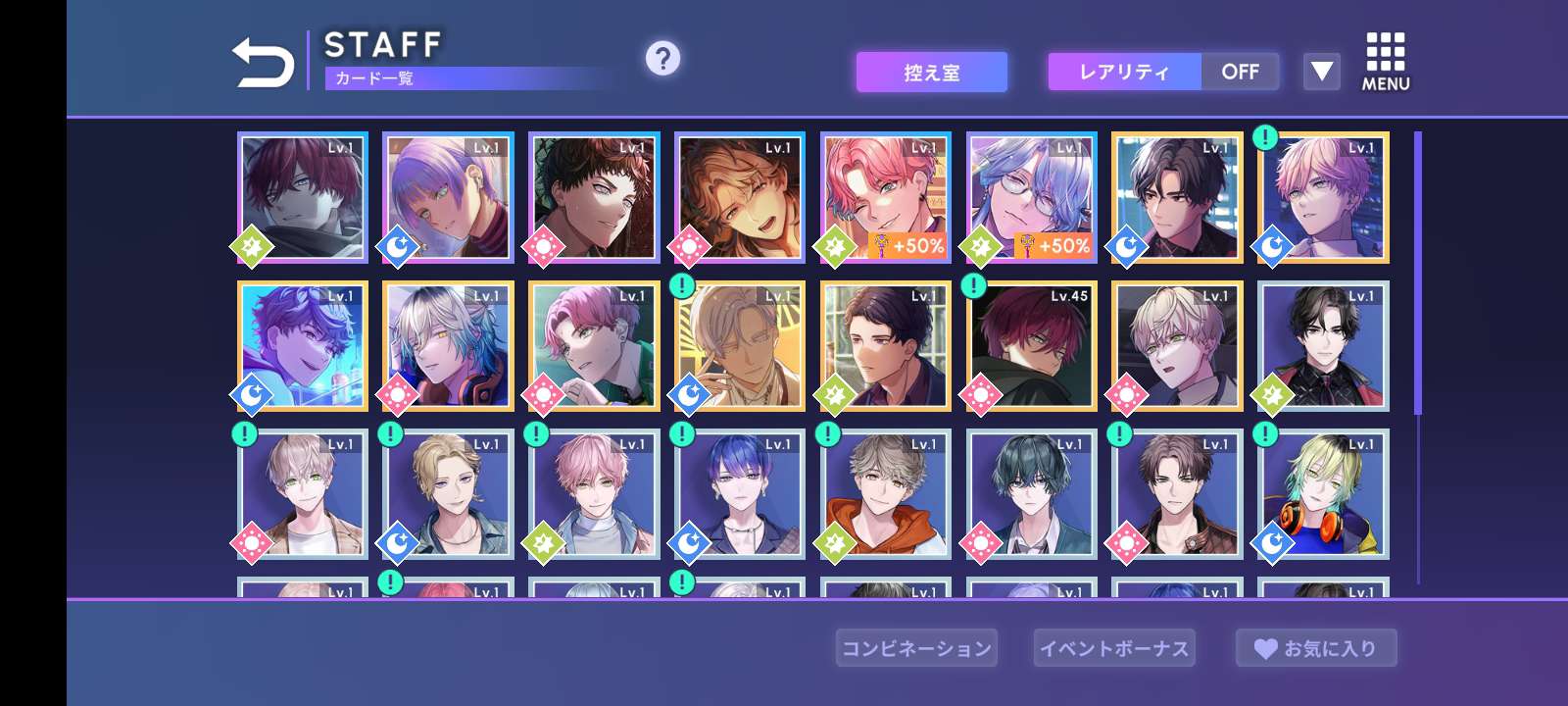
Task: Select the silver-haired masked character card
Action: (448, 346)
